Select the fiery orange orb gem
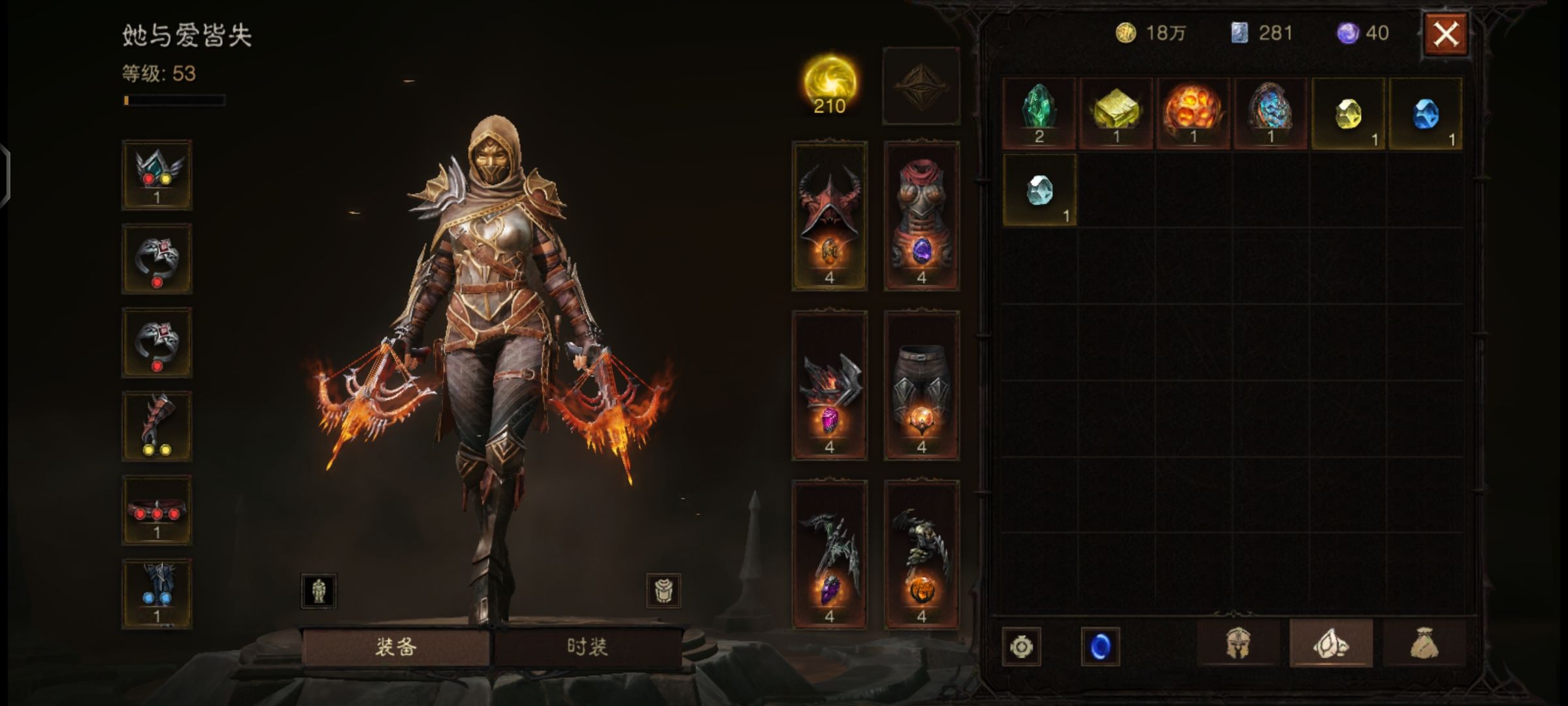The width and height of the screenshot is (1568, 706). 1193,112
